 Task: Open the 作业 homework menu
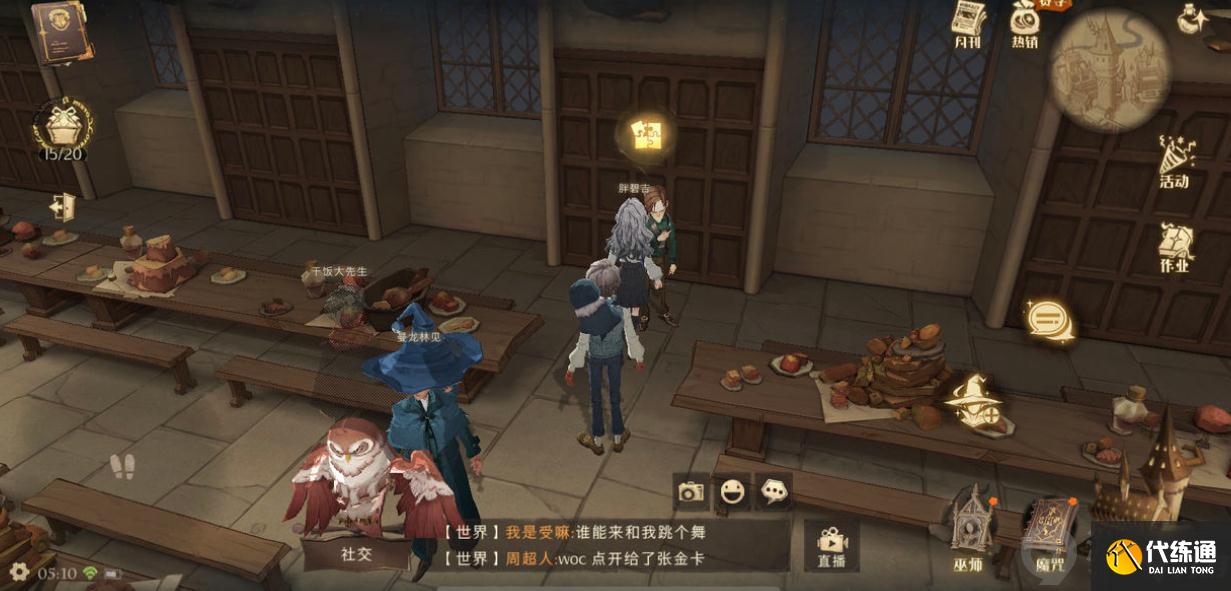point(1175,246)
